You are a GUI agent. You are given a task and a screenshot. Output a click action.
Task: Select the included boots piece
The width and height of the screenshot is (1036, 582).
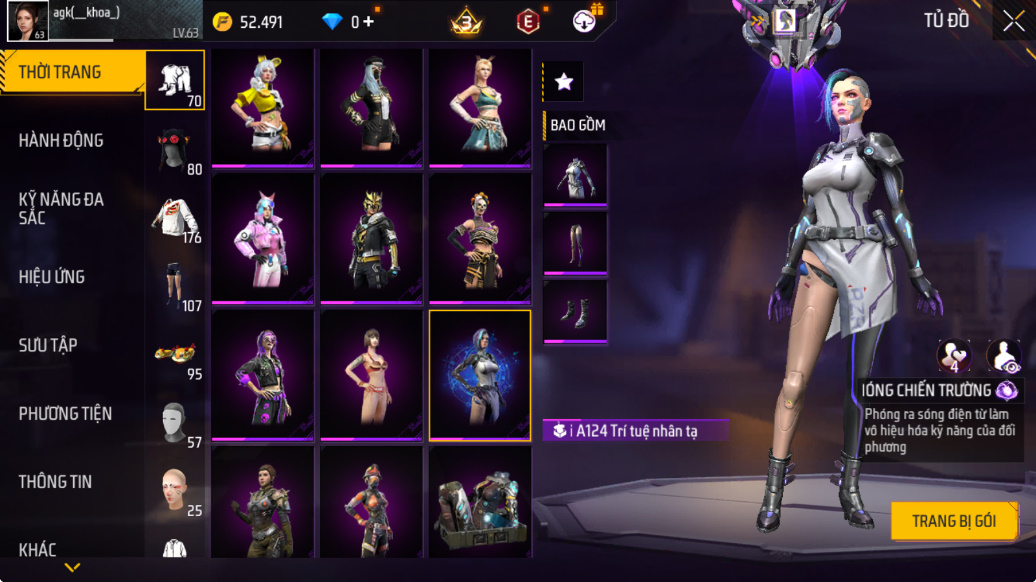575,312
